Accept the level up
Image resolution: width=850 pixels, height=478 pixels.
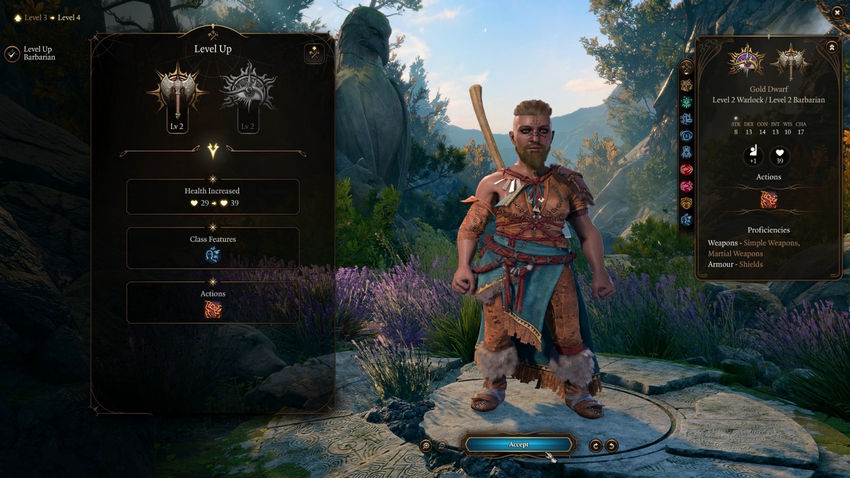(x=518, y=444)
